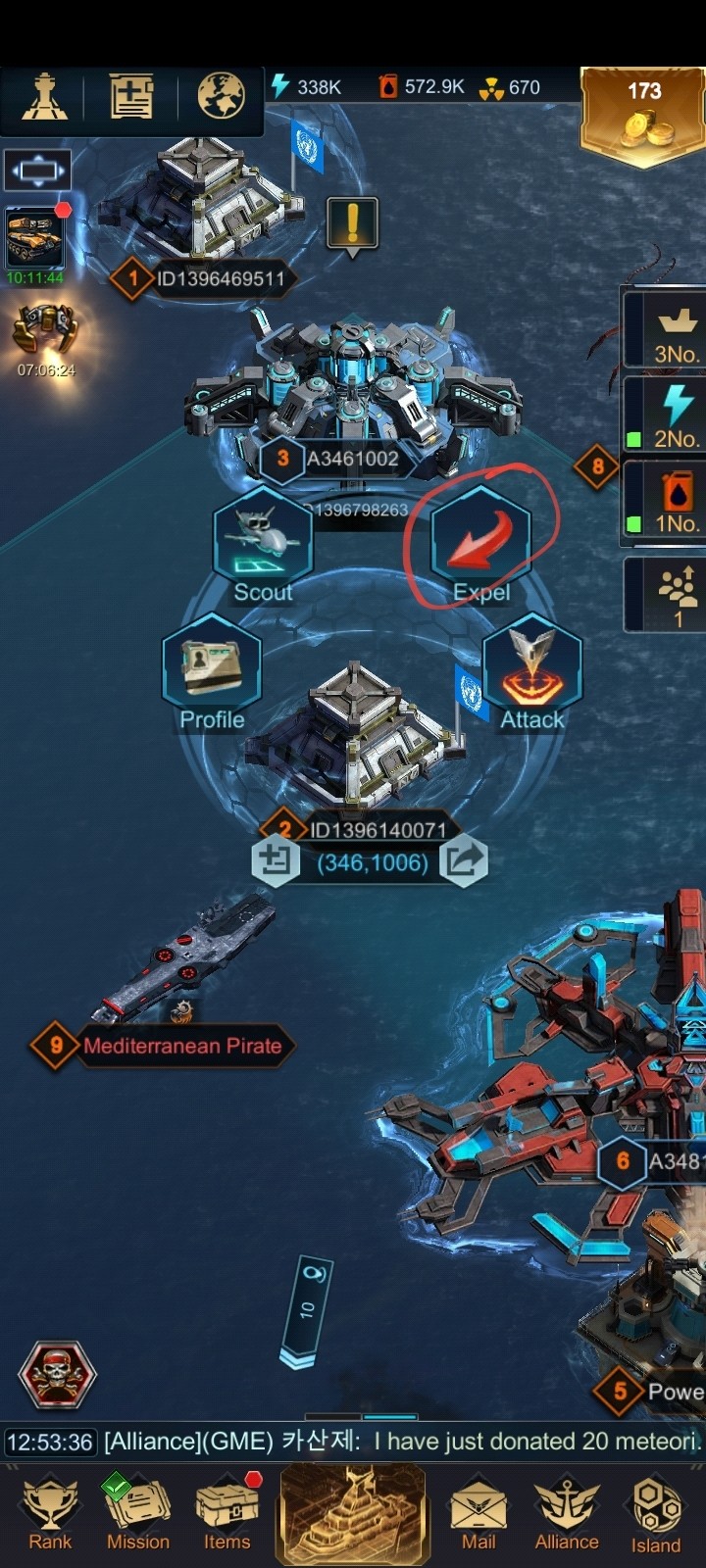Viewport: 706px width, 1568px height.
Task: Open the Mission menu
Action: pos(138,1512)
